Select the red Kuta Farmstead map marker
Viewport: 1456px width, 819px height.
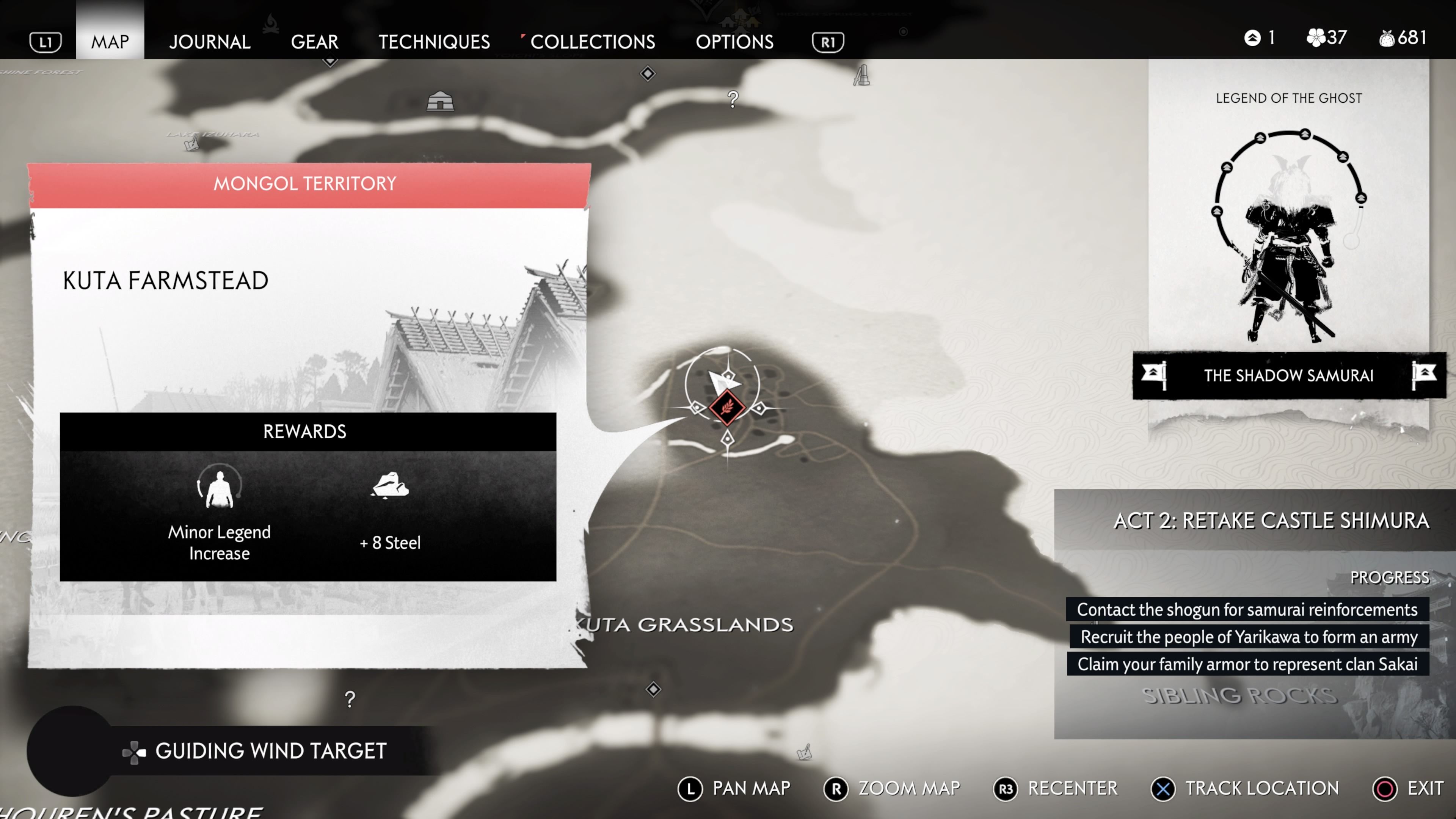(x=727, y=407)
